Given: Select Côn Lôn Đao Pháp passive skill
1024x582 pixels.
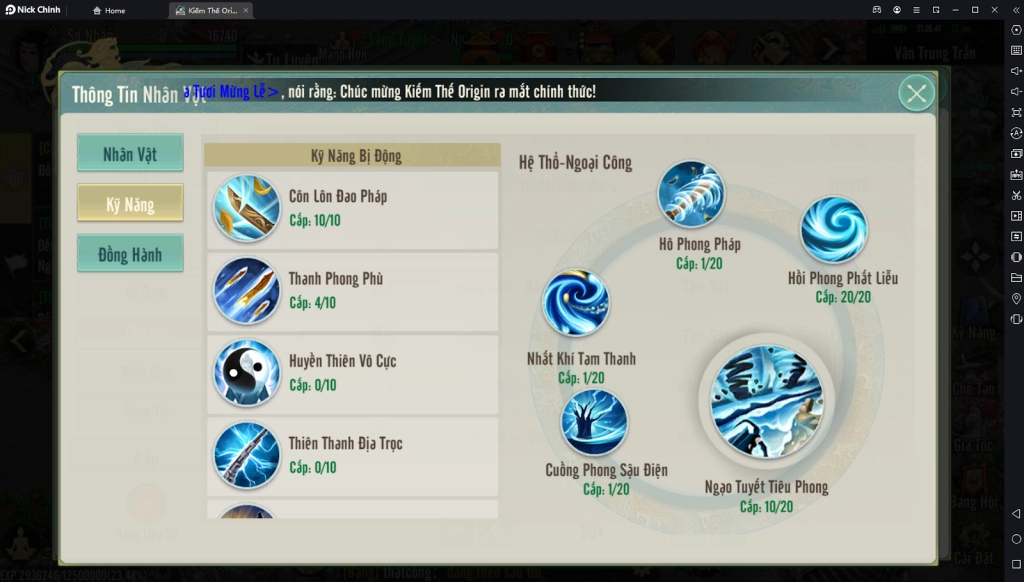Looking at the screenshot, I should (352, 208).
